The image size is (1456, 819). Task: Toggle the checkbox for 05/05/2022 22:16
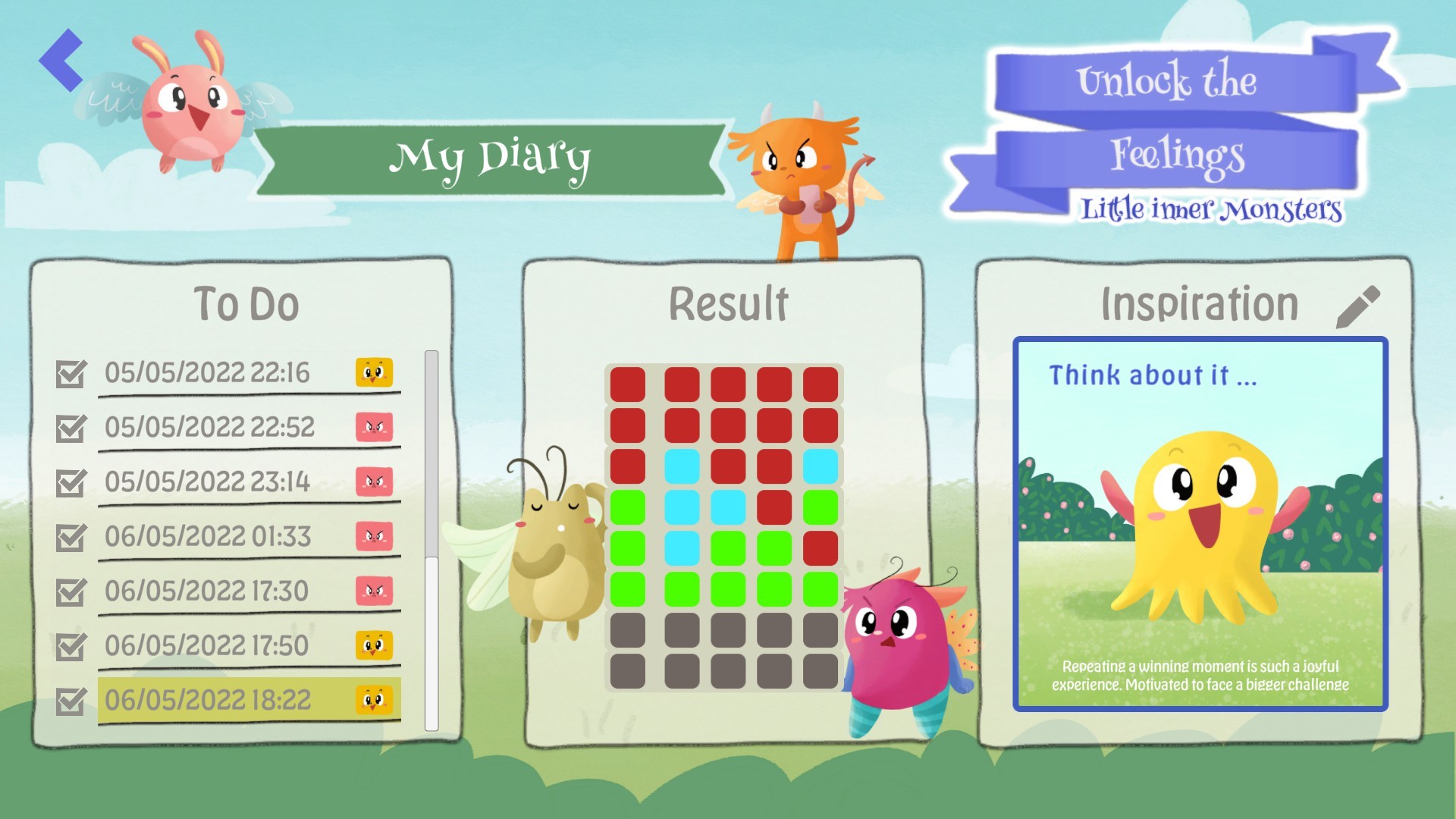pyautogui.click(x=71, y=372)
